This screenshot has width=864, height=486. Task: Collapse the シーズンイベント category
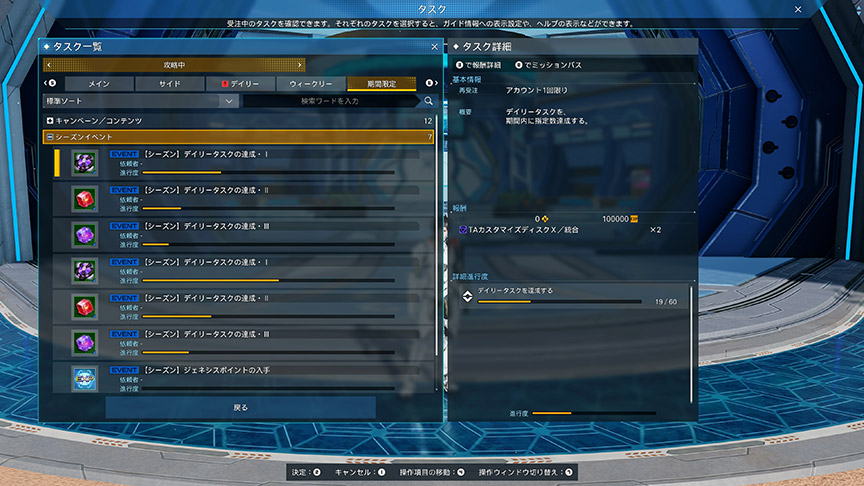[x=49, y=136]
